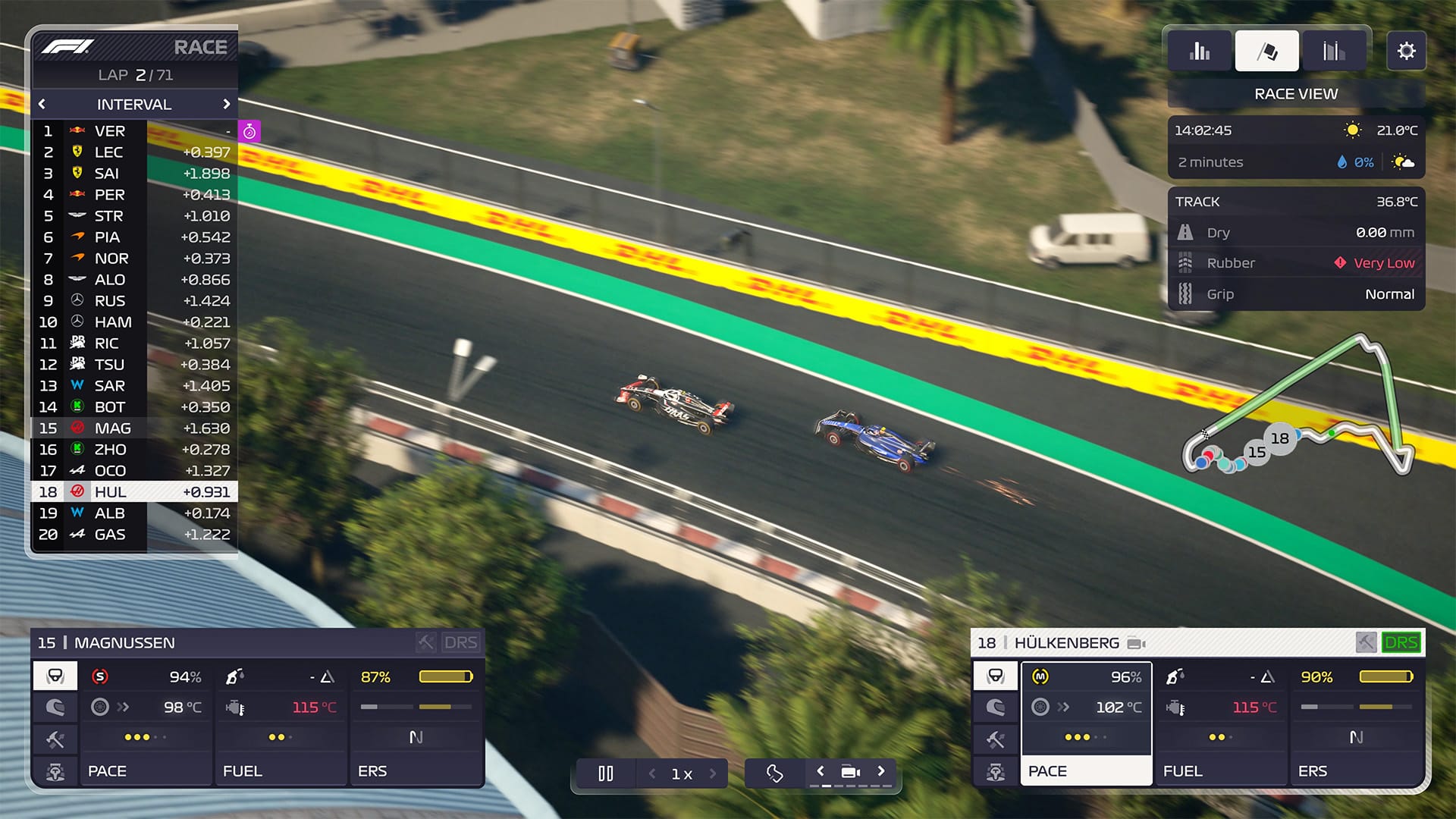Switch to the standings bar-chart tab in top right

[x=1200, y=50]
